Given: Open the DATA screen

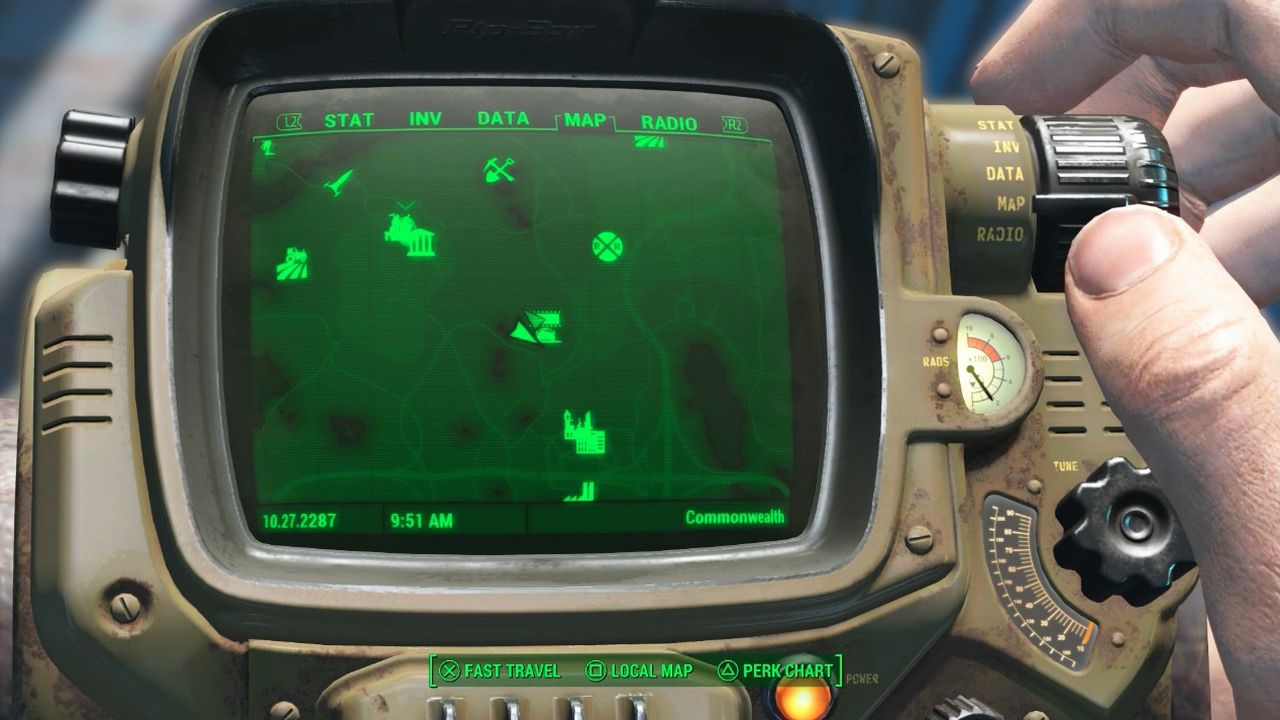Looking at the screenshot, I should 505,119.
